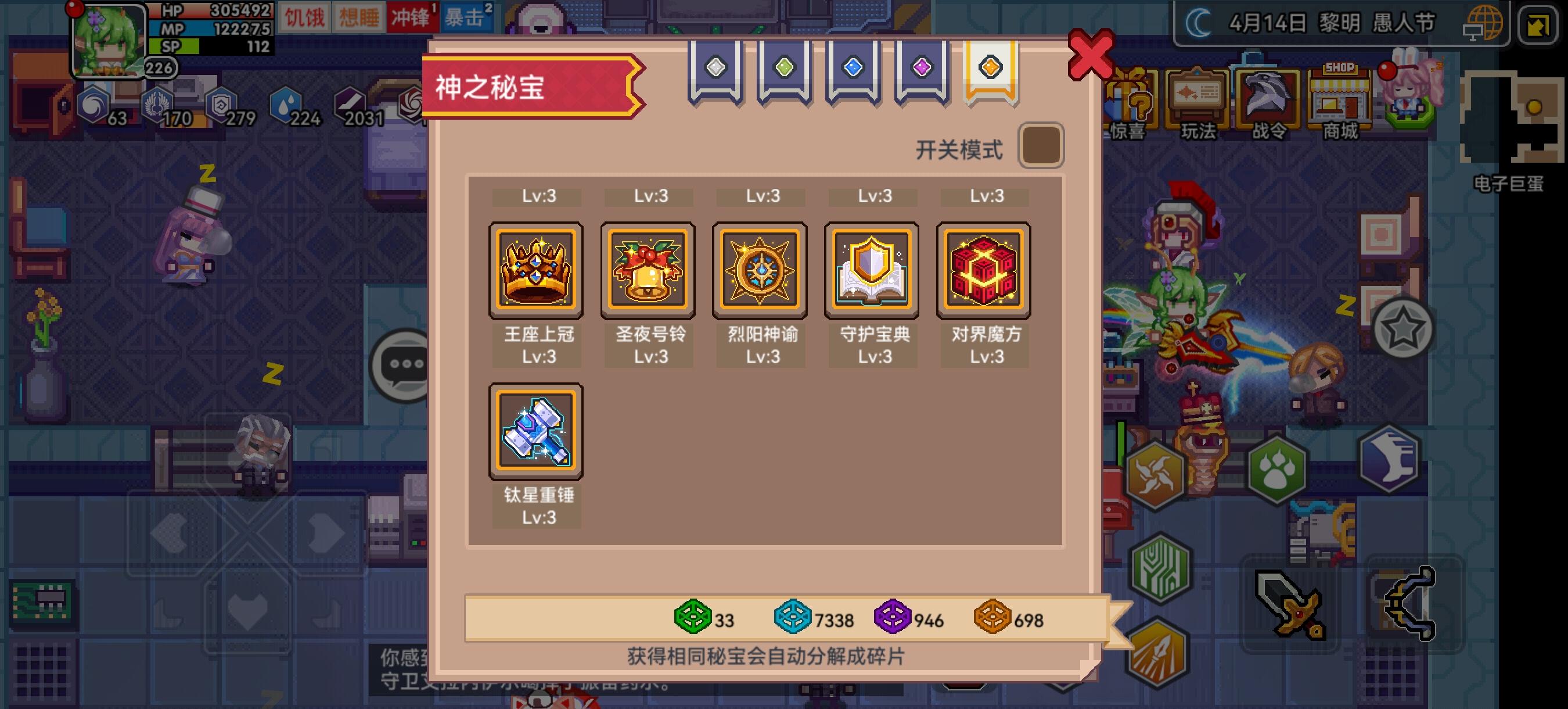Select the 钛星重锤 hammer treasure
The image size is (1568, 709).
pos(536,430)
